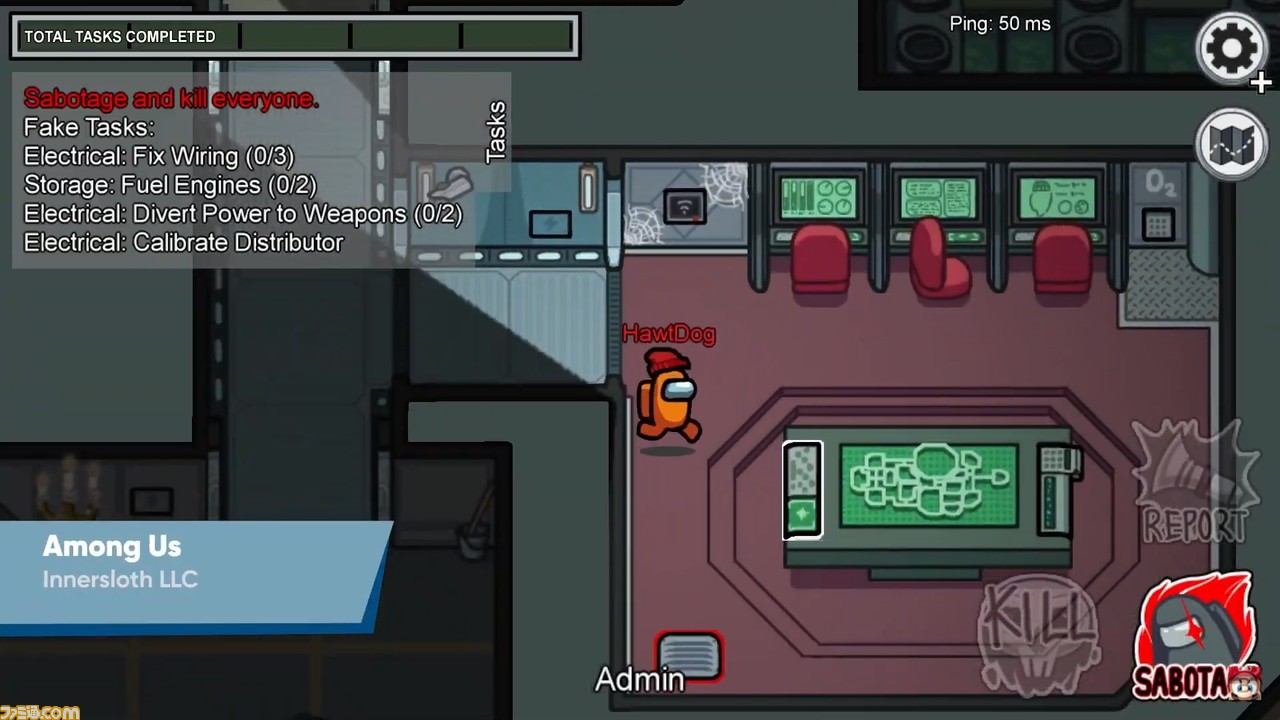Screen dimensions: 1280x720
Task: Open the Storage: Fuel Engines task
Action: click(x=168, y=185)
